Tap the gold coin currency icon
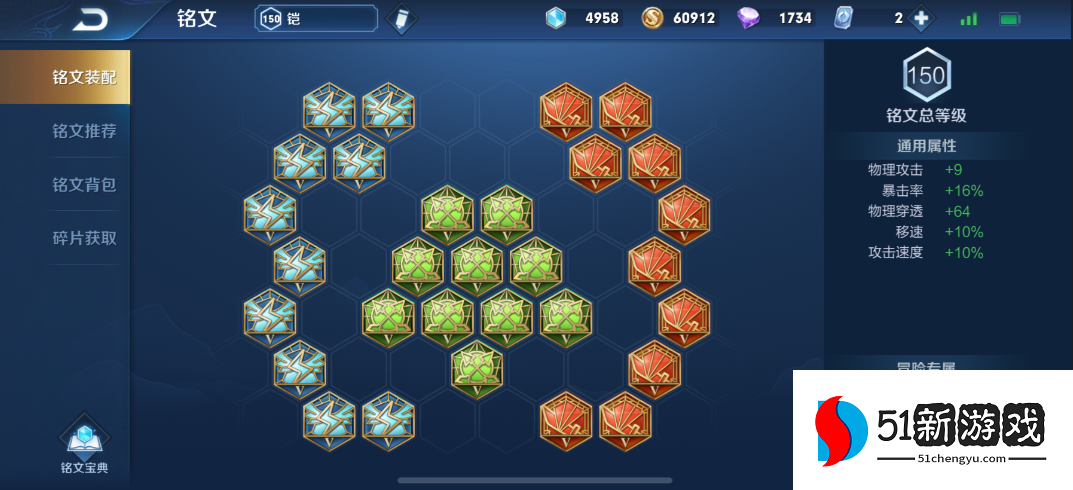The height and width of the screenshot is (490, 1073). coord(652,18)
